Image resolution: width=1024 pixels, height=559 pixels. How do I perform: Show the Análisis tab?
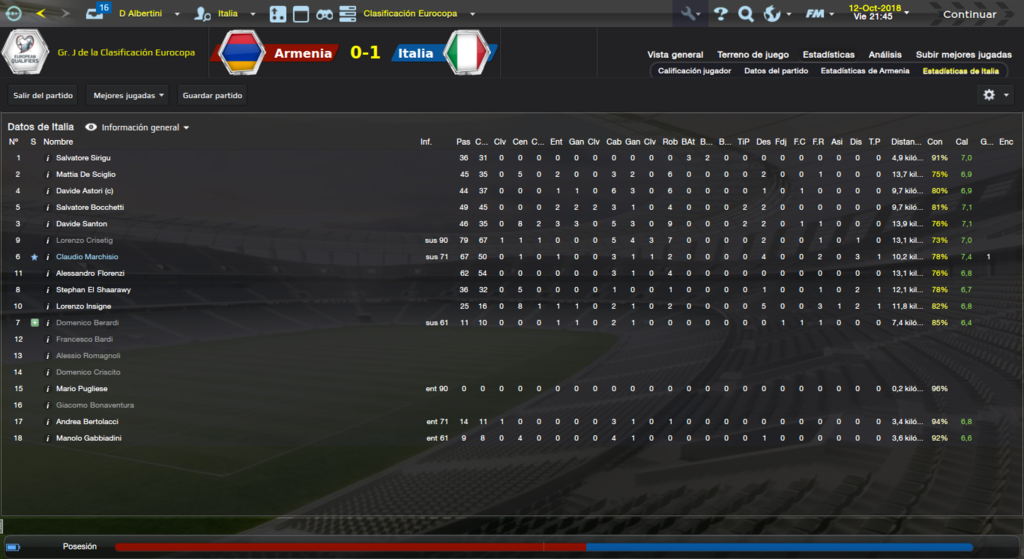point(884,55)
